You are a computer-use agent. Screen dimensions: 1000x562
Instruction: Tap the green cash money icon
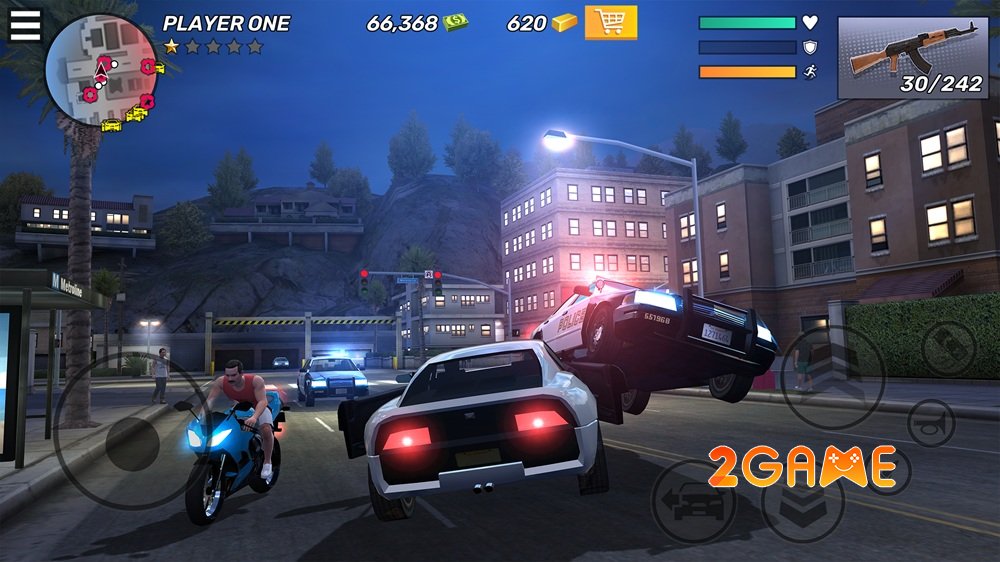457,22
